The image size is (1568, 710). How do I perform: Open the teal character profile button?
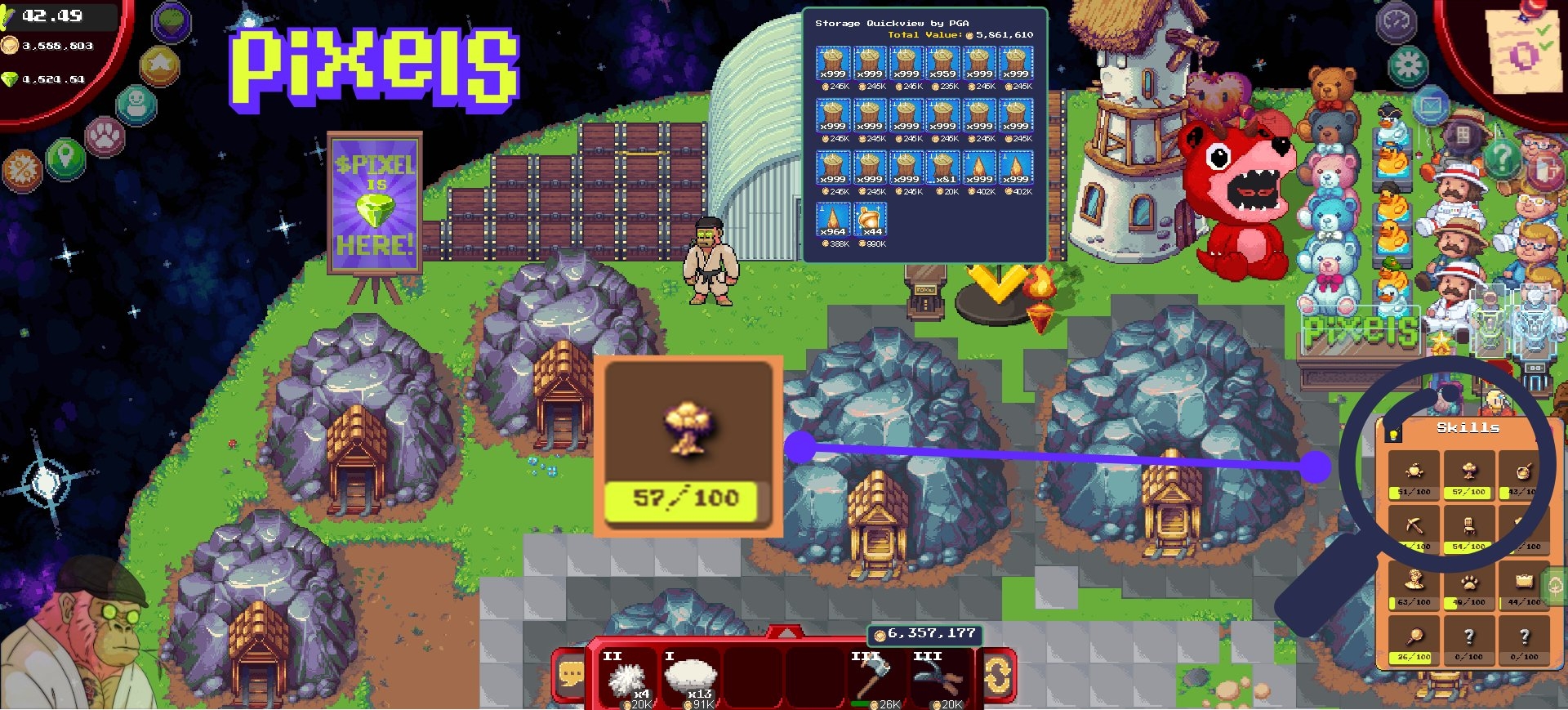[x=136, y=105]
